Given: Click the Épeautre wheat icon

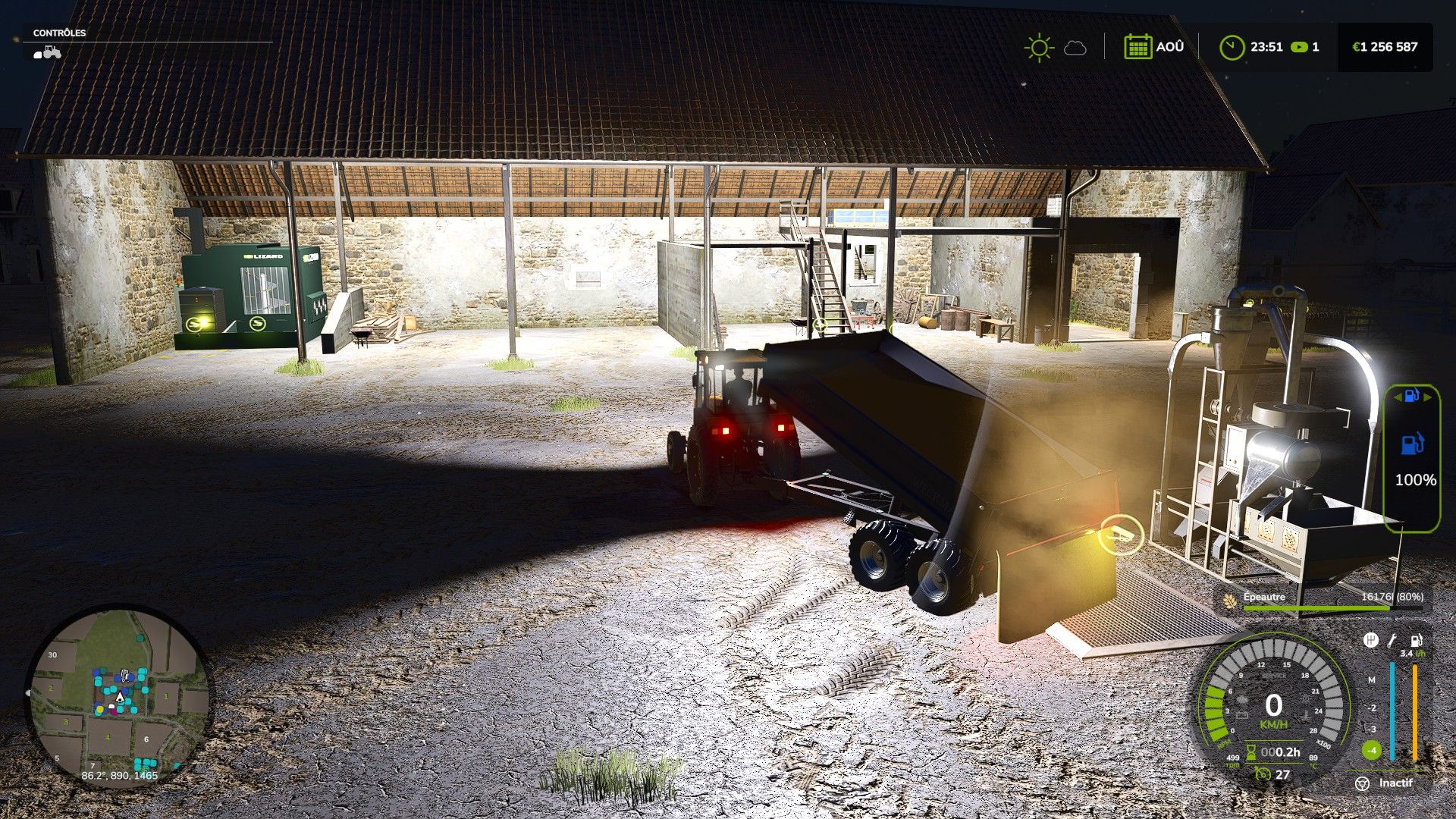Looking at the screenshot, I should (x=1229, y=600).
